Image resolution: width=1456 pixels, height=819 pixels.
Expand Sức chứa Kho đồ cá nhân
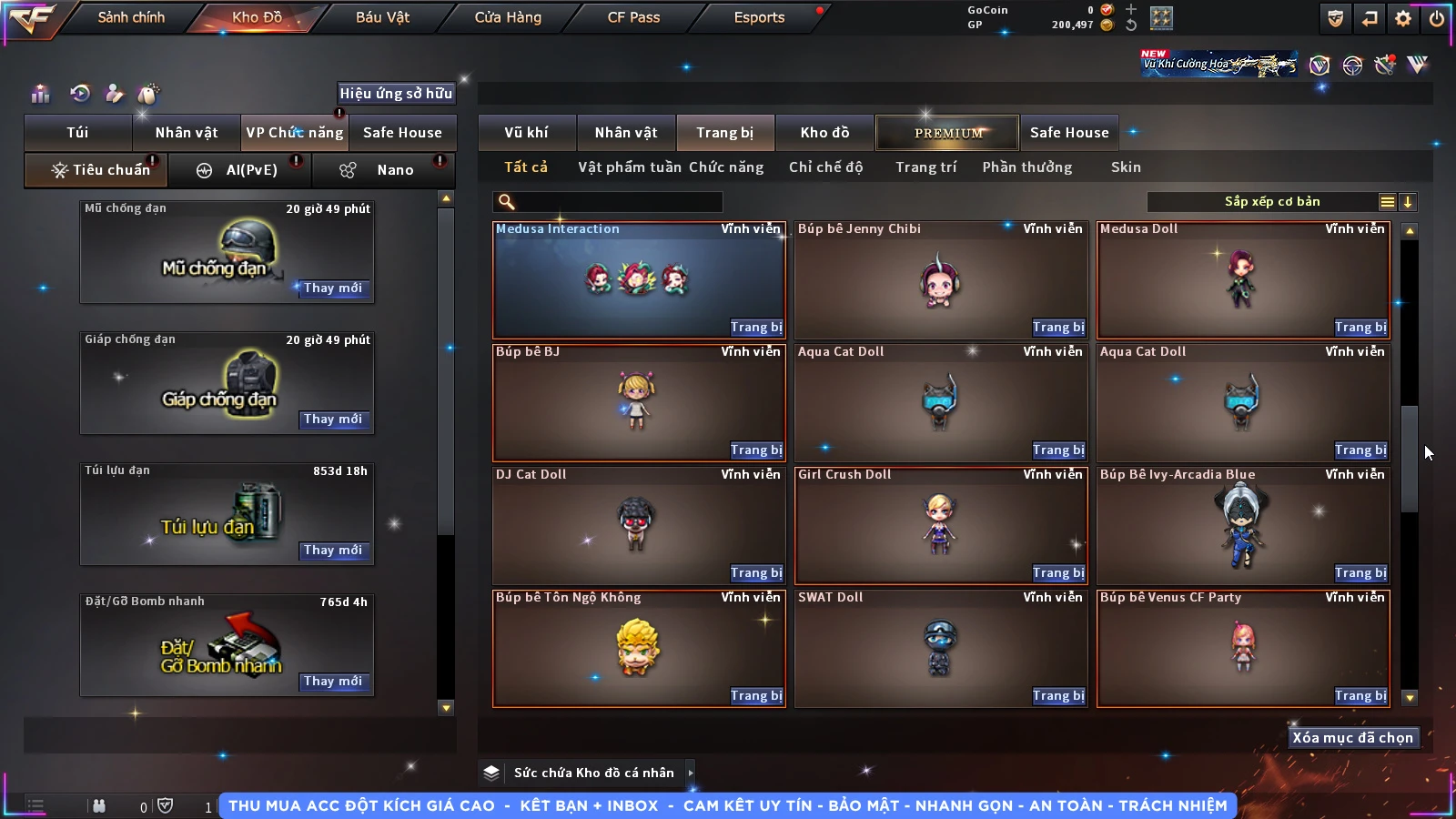[691, 773]
